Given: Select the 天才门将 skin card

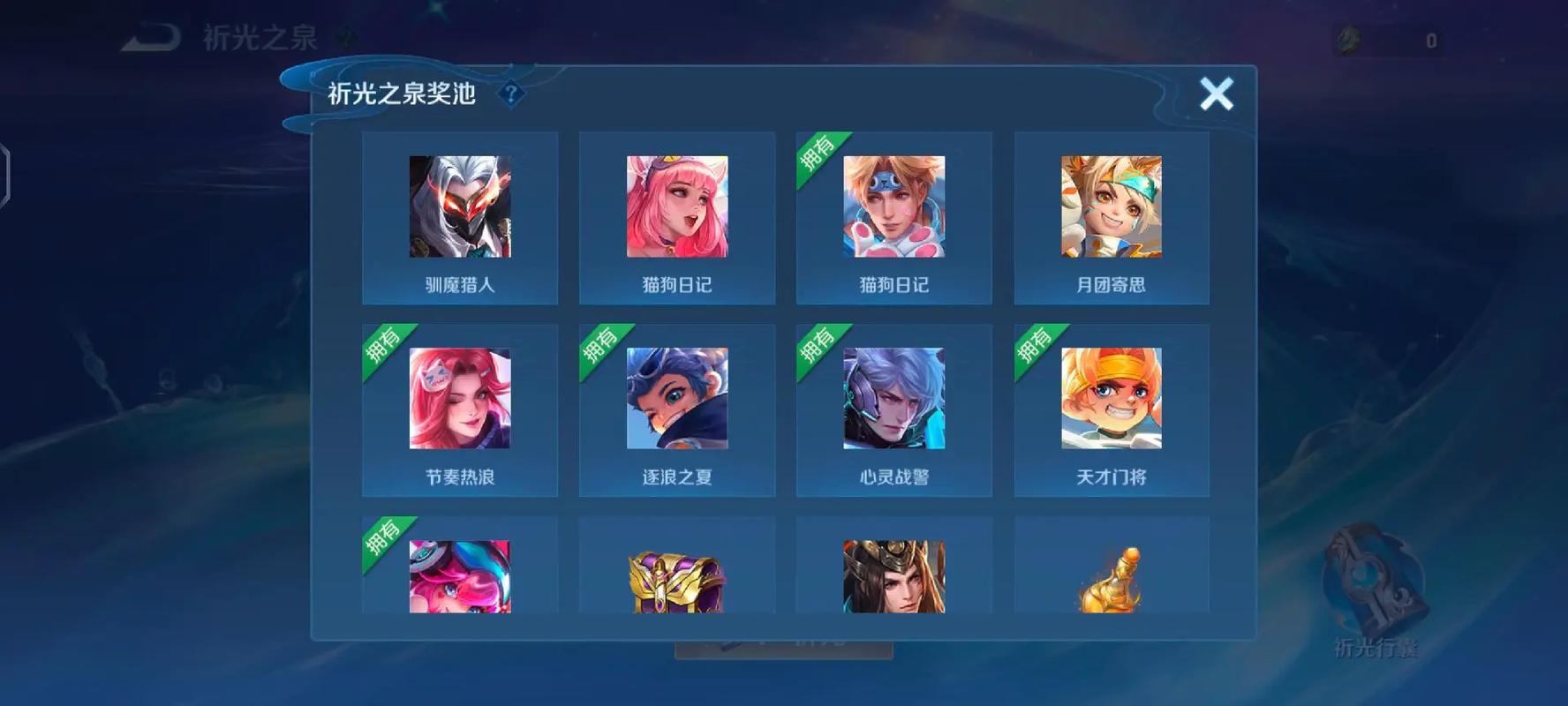Looking at the screenshot, I should [1111, 409].
